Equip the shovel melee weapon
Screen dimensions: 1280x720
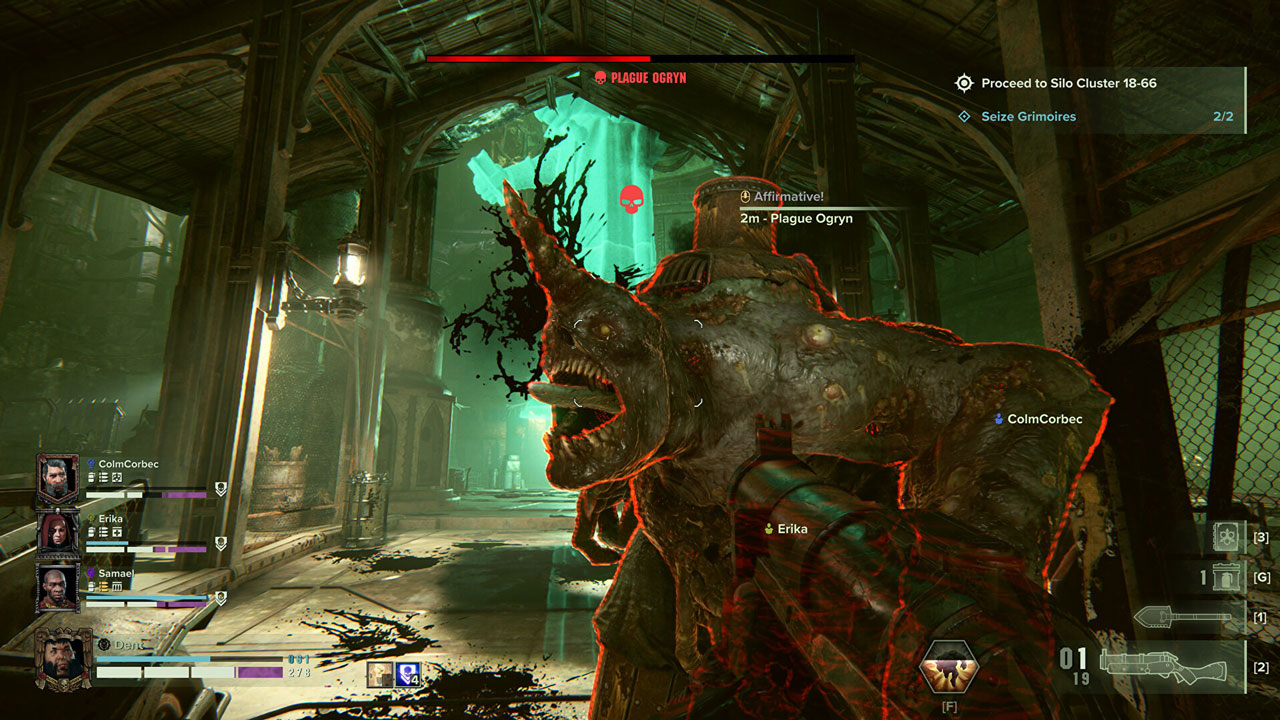click(x=1183, y=618)
